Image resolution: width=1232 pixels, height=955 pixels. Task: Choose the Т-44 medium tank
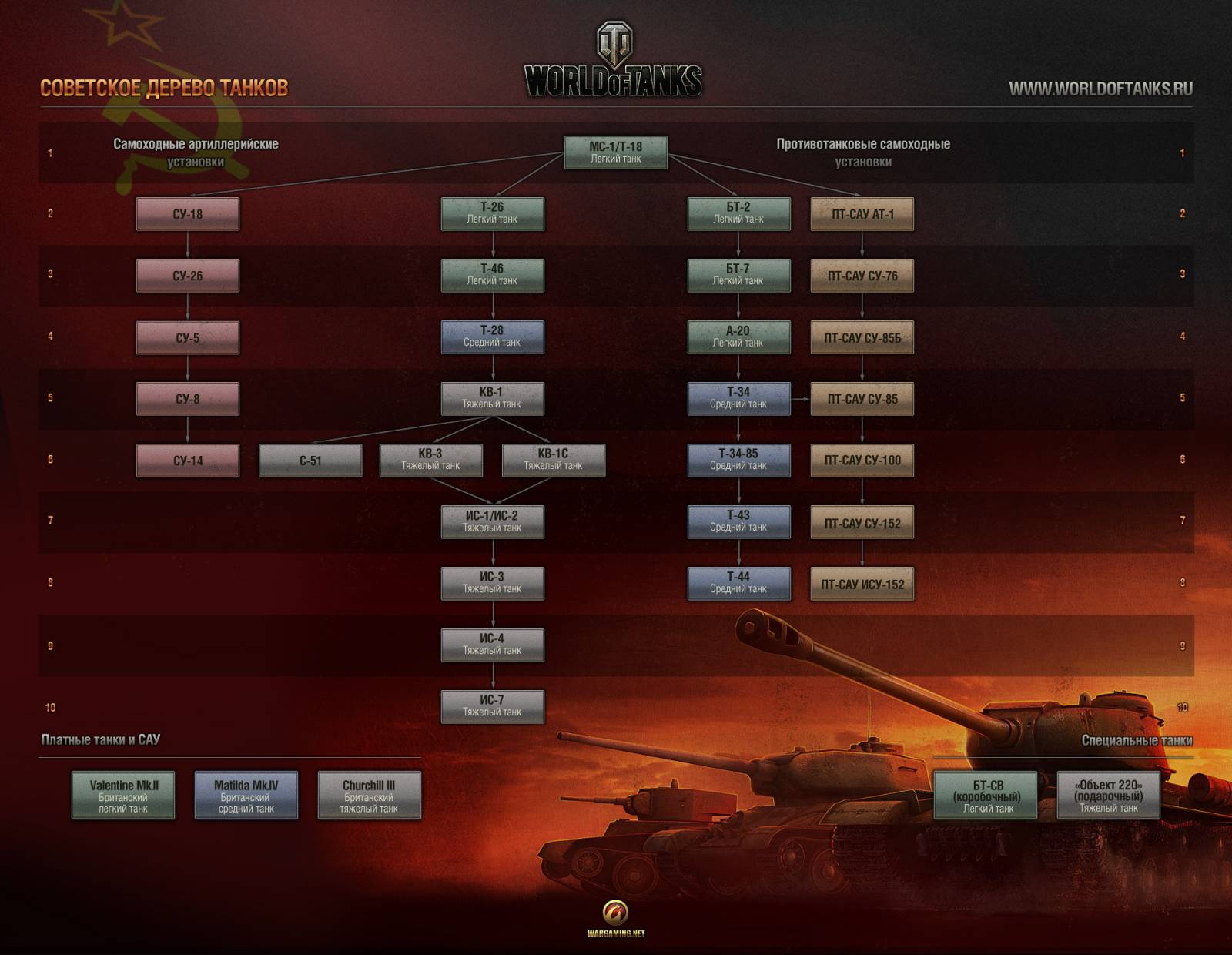(x=738, y=583)
